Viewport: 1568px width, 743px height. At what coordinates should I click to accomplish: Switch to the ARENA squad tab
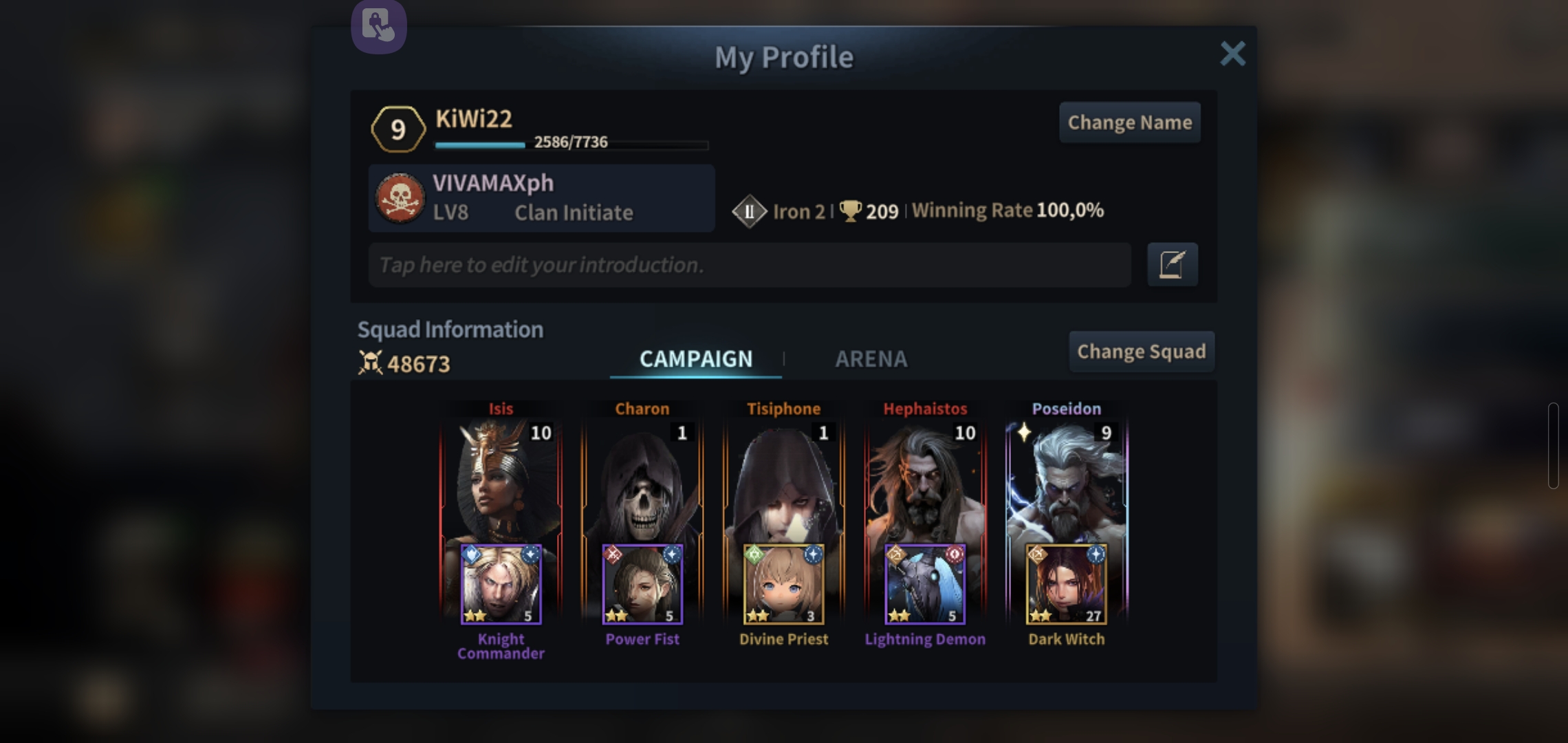point(871,358)
